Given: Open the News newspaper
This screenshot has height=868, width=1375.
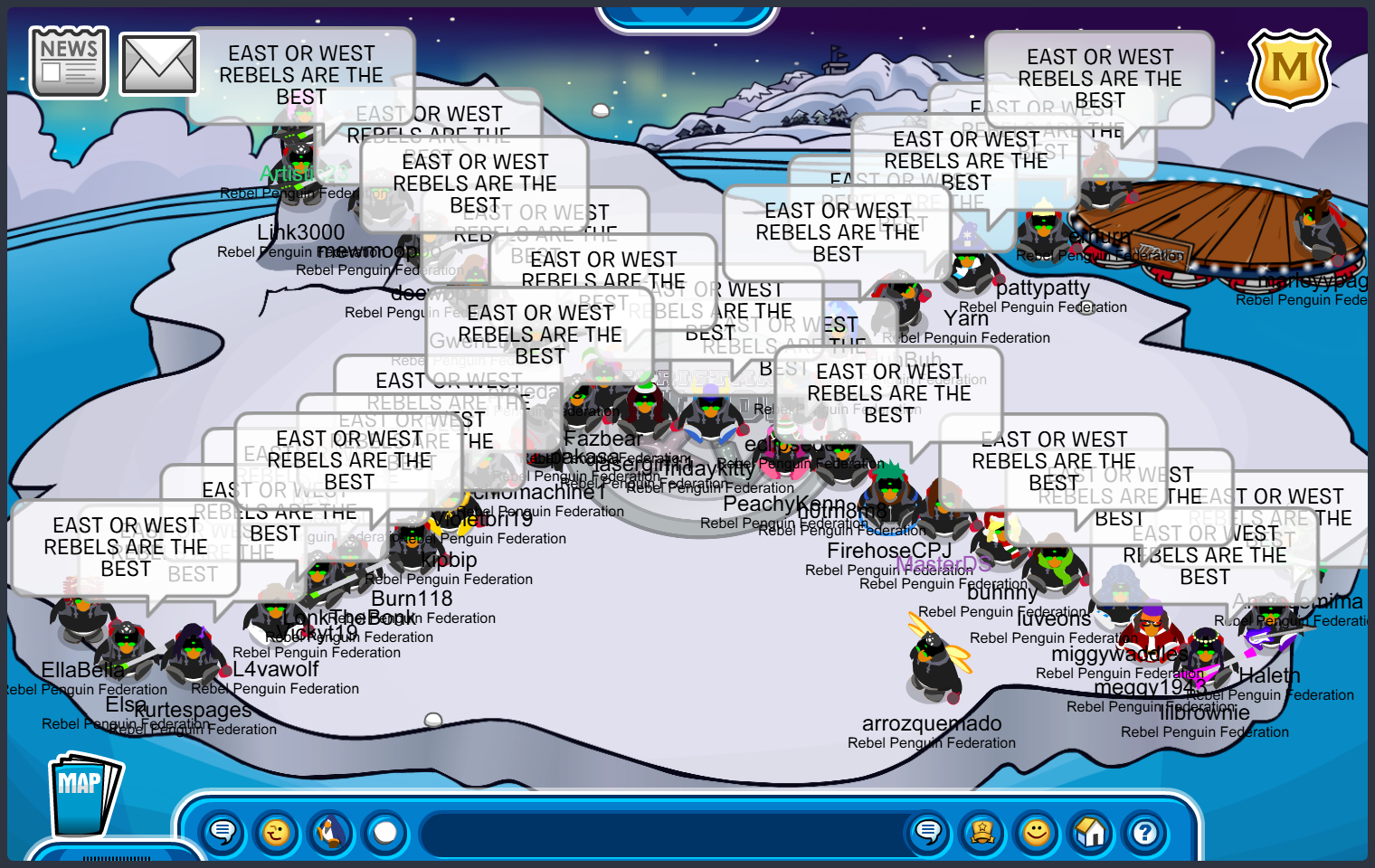Looking at the screenshot, I should pyautogui.click(x=69, y=61).
